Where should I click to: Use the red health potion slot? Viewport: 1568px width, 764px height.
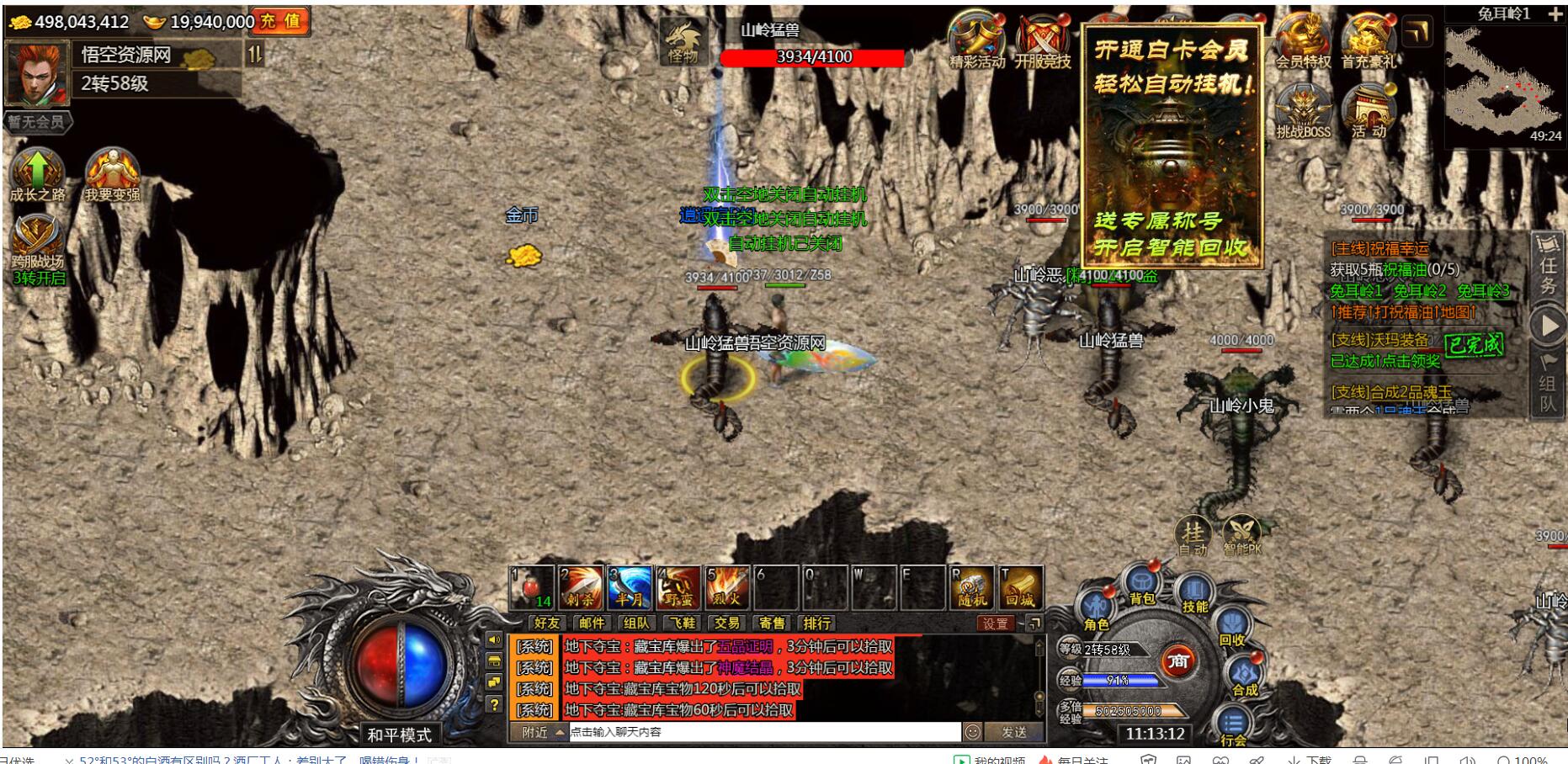pos(532,587)
